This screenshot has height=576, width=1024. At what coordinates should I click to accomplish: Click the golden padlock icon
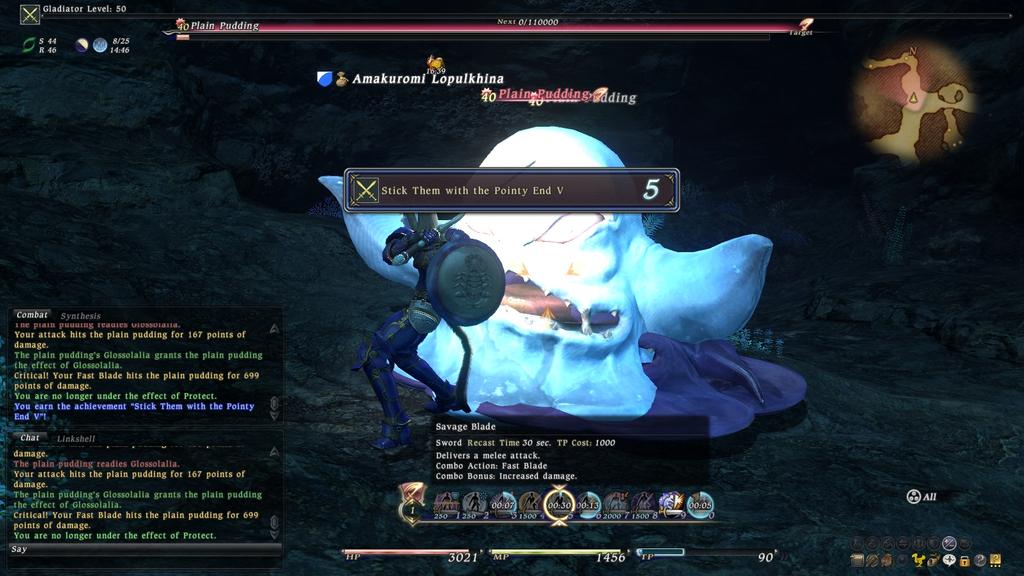tap(966, 559)
